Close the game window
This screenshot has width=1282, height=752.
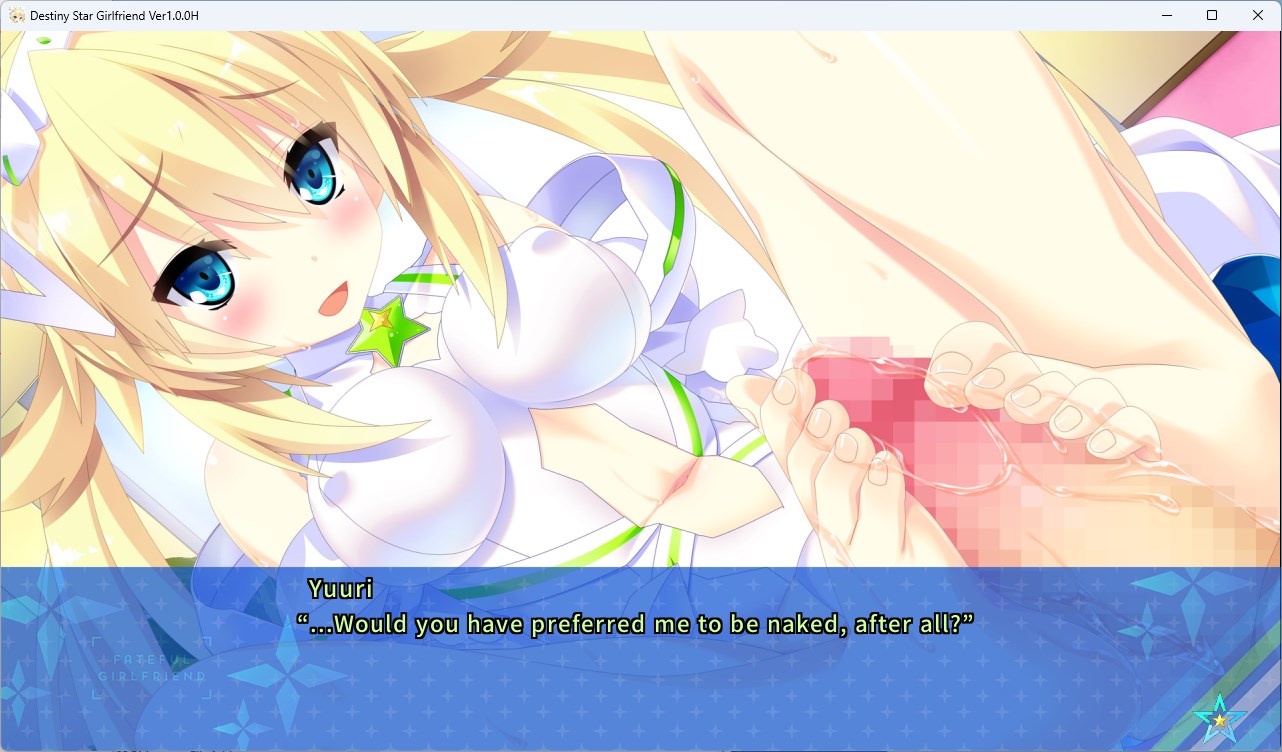click(1258, 15)
